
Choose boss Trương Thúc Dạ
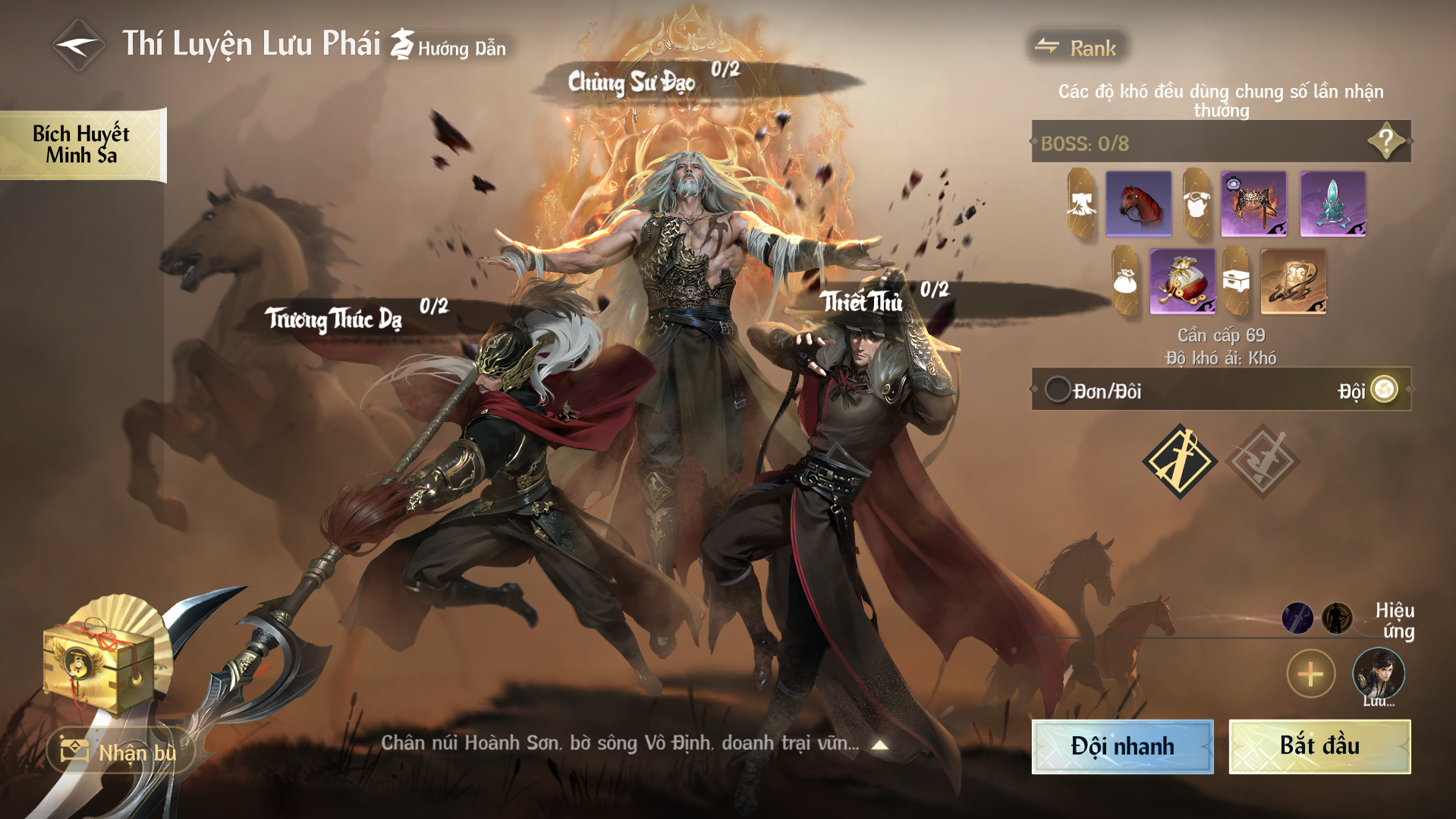[334, 319]
